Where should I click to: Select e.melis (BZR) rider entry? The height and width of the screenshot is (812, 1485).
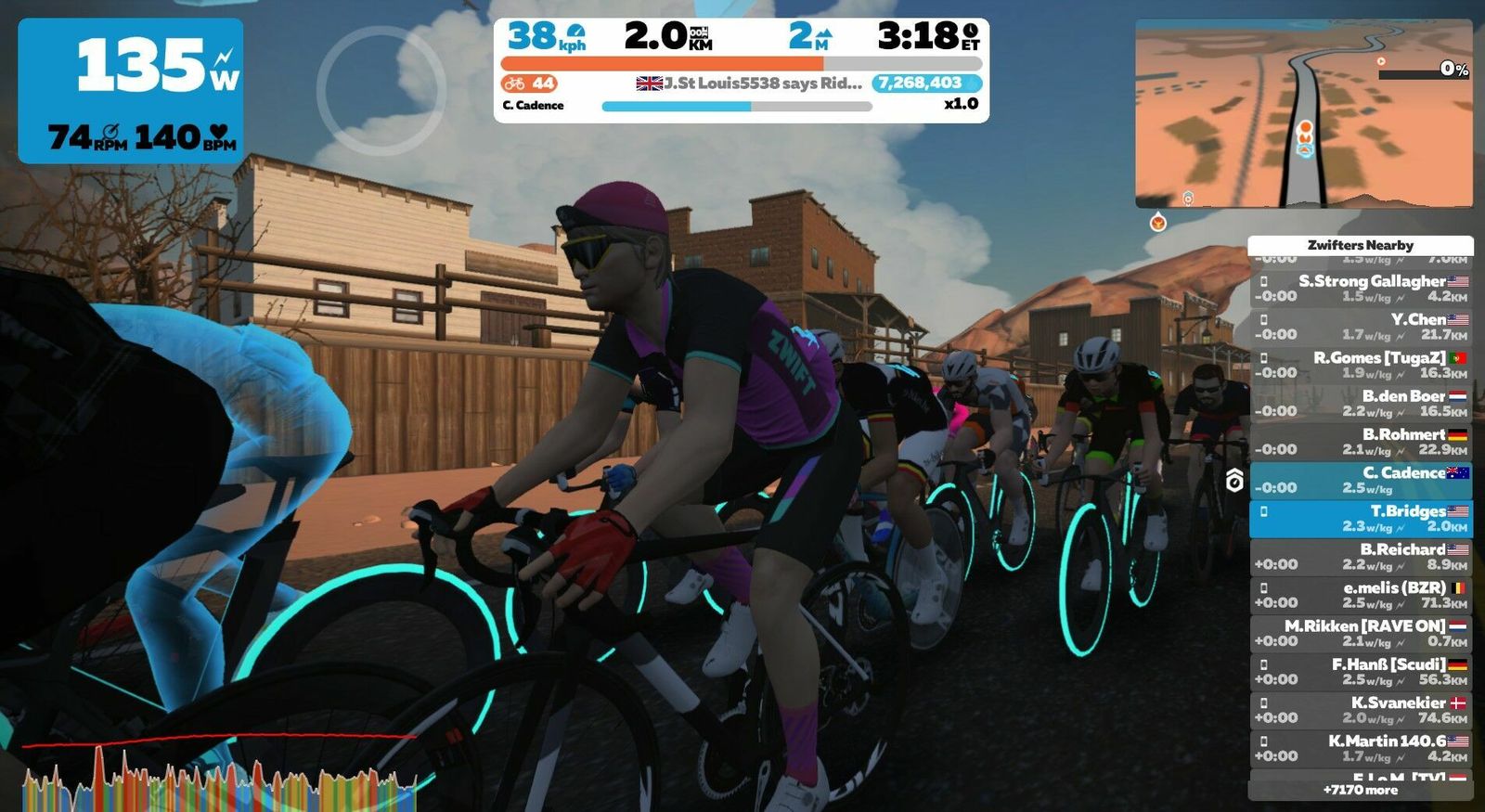(x=1360, y=595)
